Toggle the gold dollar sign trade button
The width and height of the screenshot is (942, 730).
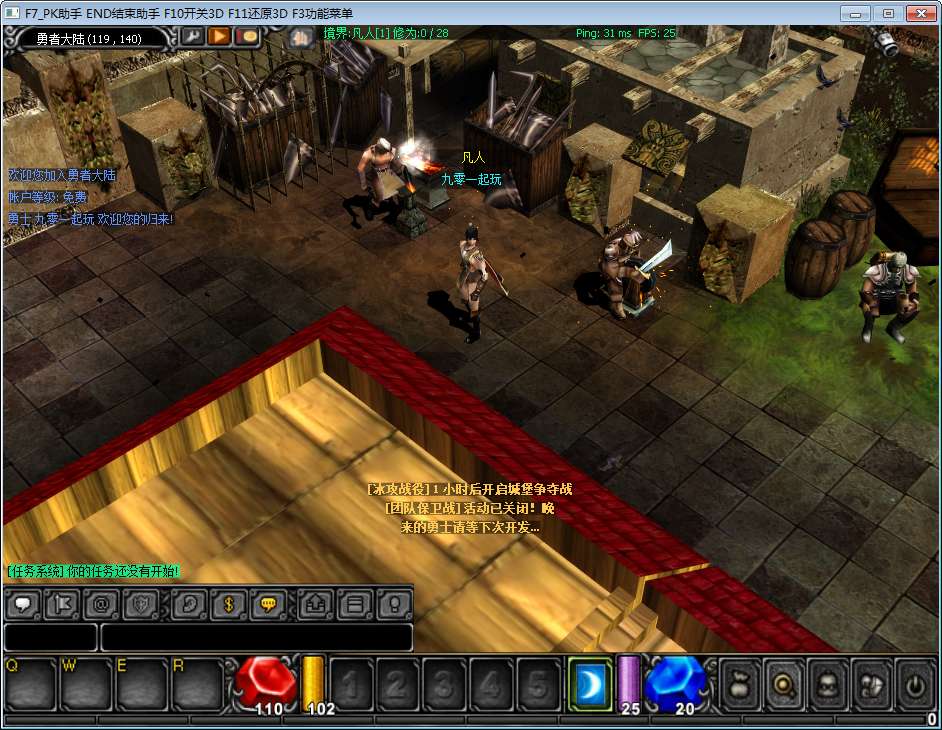(x=229, y=604)
